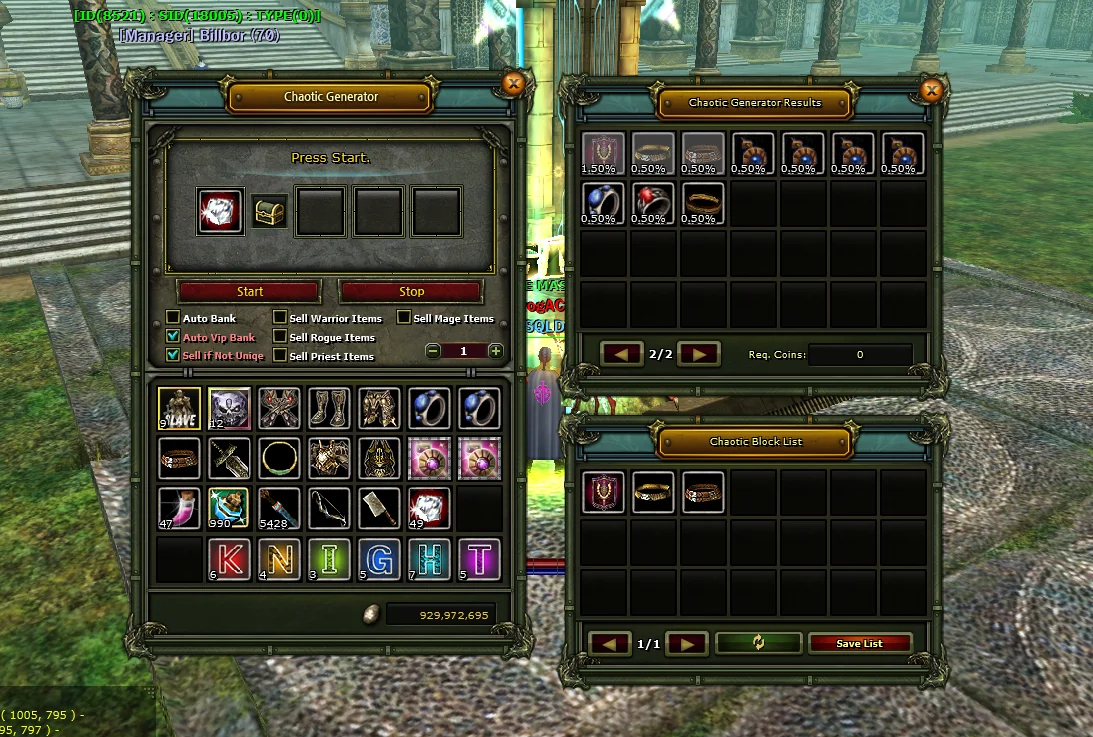The image size is (1093, 737).
Task: Save the Chaotic Block List
Action: coord(859,643)
